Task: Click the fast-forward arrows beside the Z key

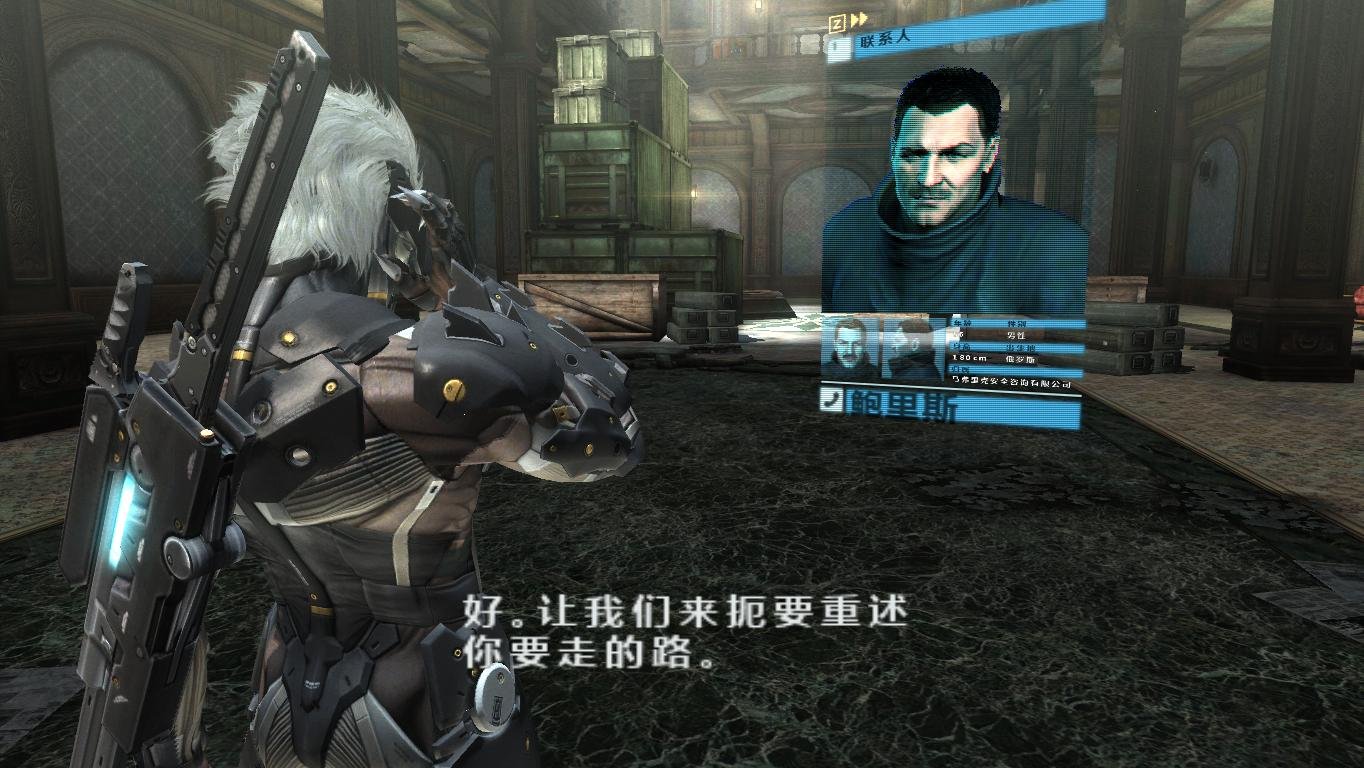Action: [858, 18]
